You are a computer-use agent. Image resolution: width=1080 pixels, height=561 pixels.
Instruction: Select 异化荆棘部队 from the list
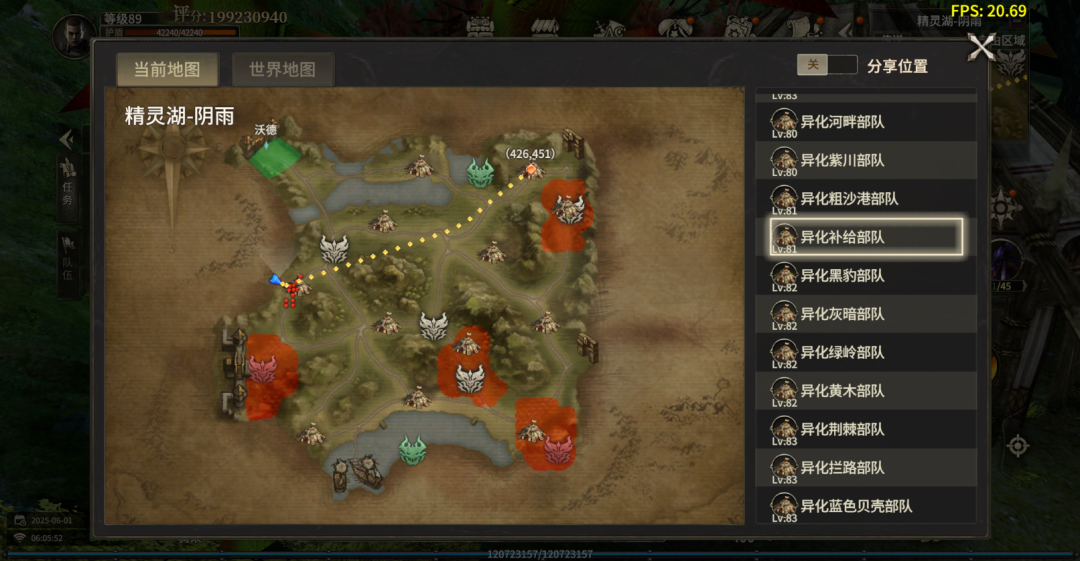(865, 429)
